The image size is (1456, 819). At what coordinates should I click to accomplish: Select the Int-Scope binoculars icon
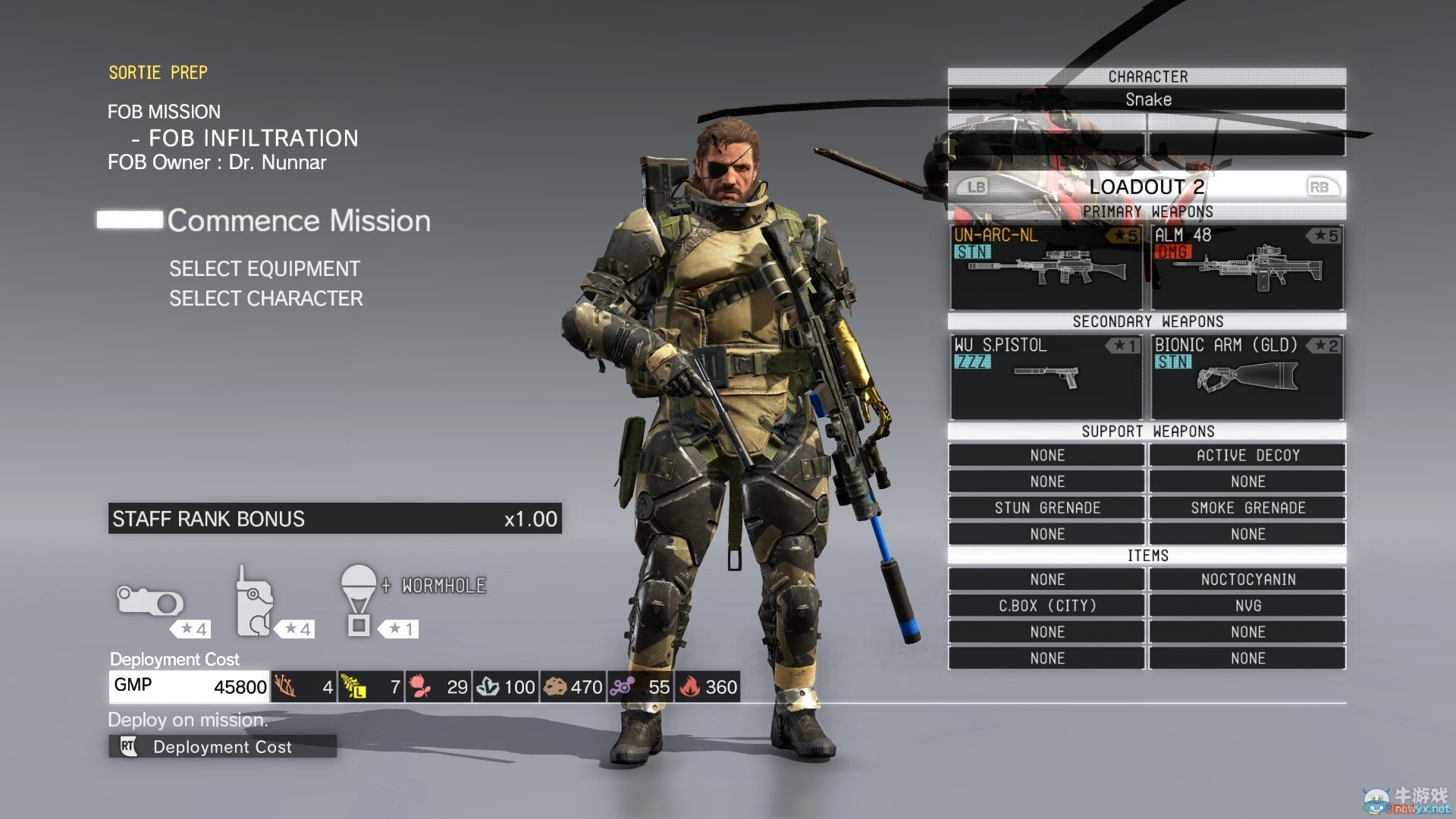[x=150, y=601]
